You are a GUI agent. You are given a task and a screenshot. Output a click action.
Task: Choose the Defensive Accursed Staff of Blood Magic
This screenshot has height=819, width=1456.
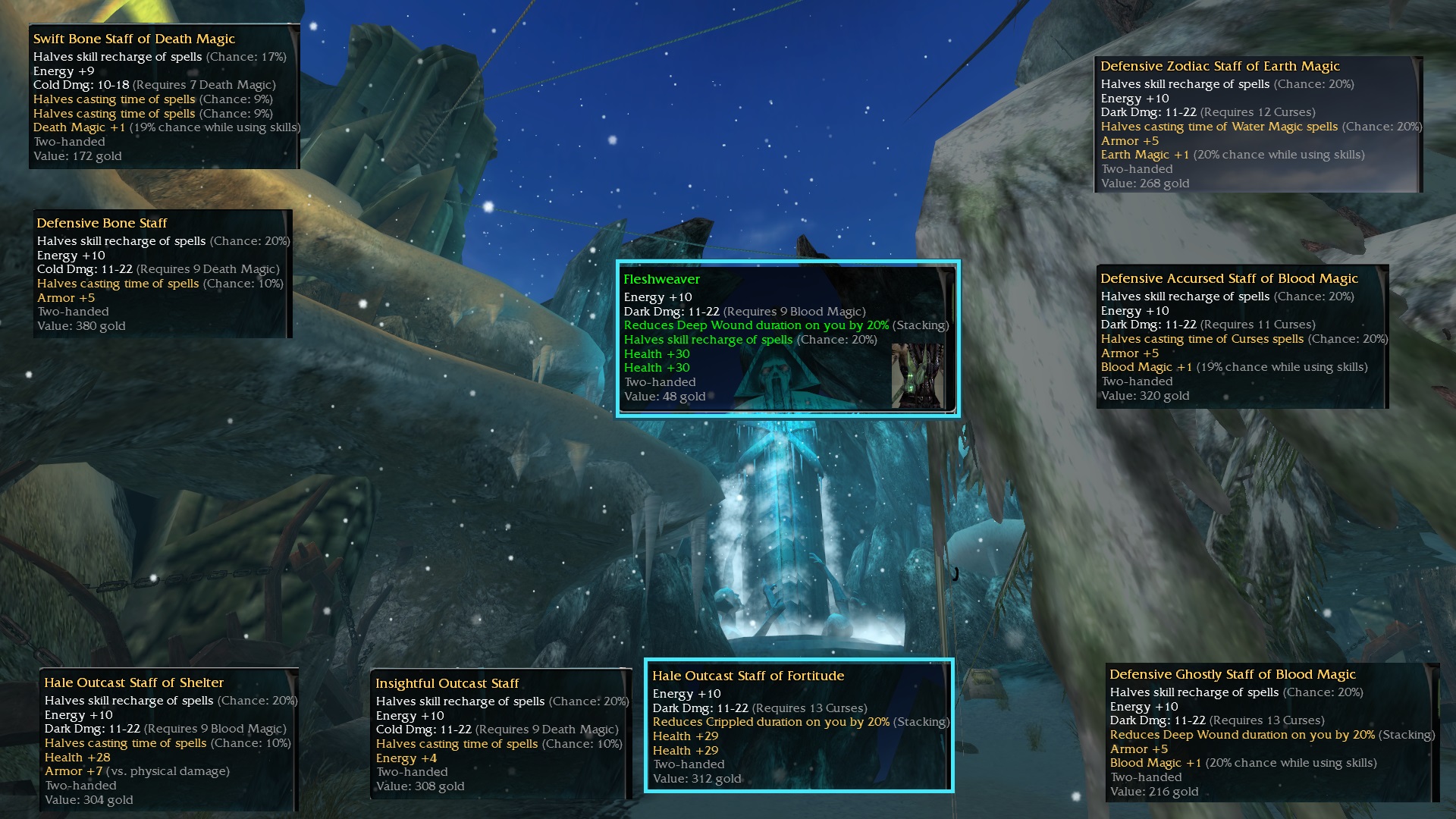click(1242, 337)
